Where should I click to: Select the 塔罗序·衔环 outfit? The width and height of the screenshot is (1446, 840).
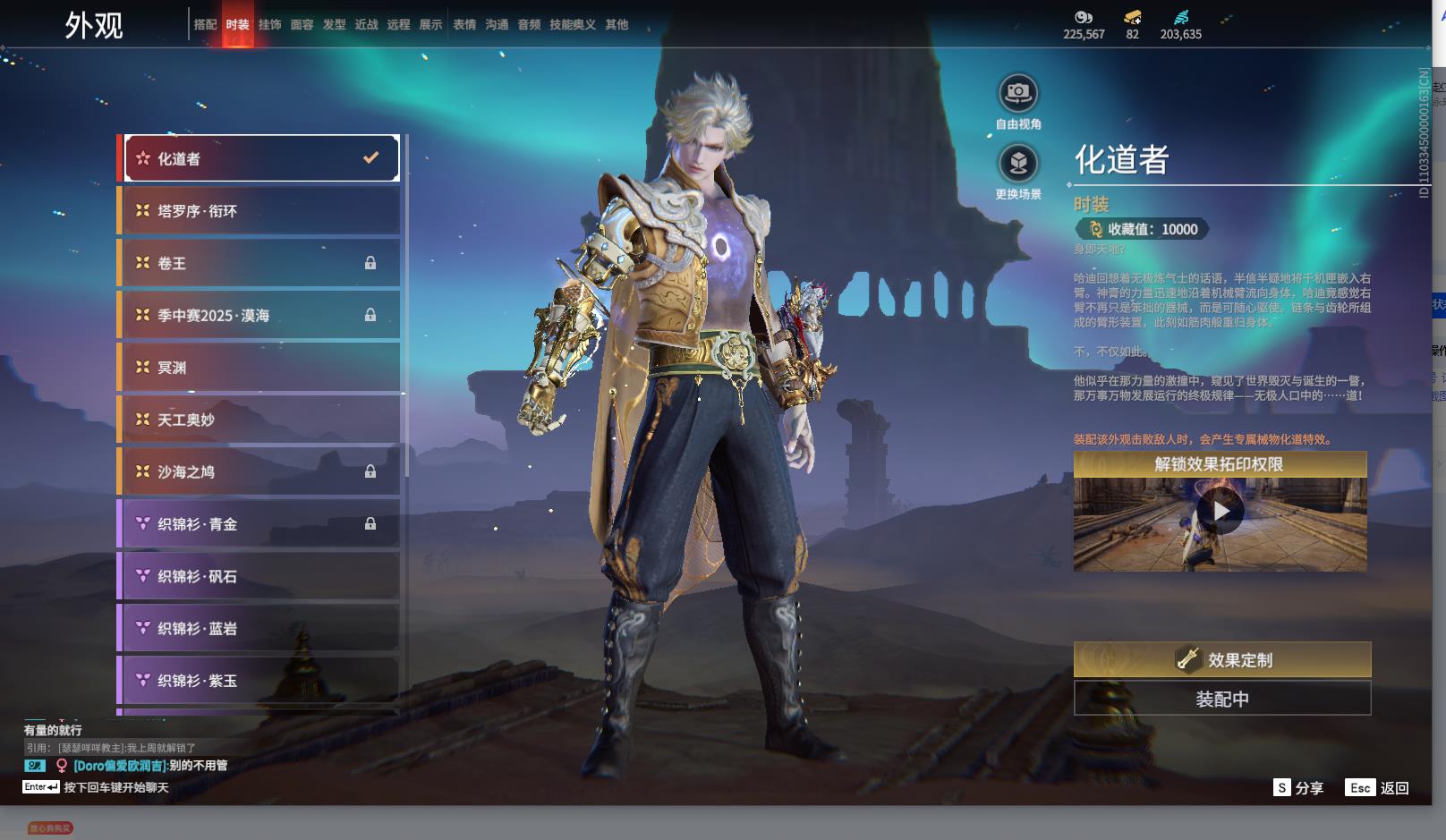click(x=260, y=211)
